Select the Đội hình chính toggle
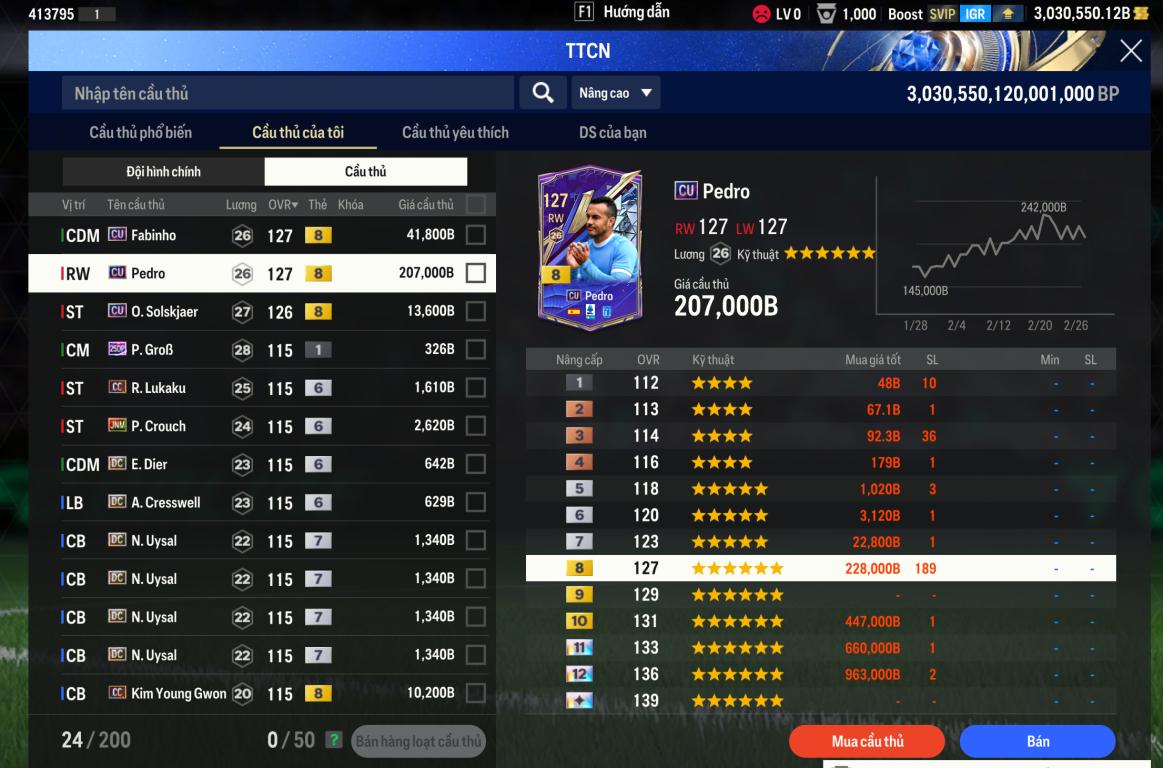Screen dimensions: 1163x768 163,172
